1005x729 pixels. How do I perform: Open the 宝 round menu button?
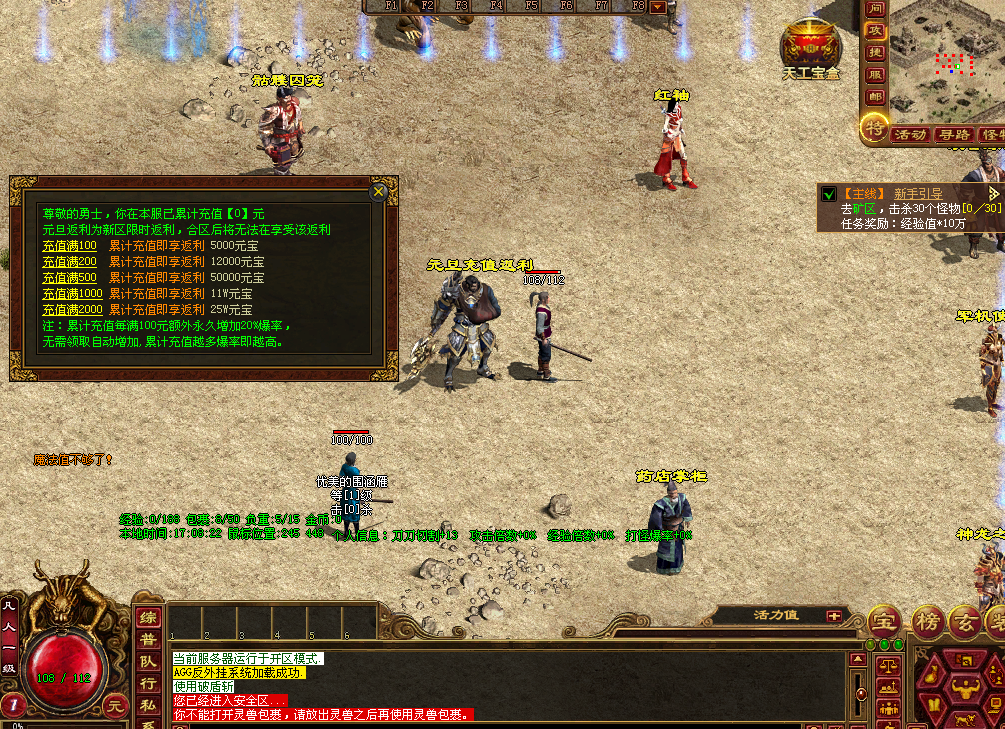882,620
